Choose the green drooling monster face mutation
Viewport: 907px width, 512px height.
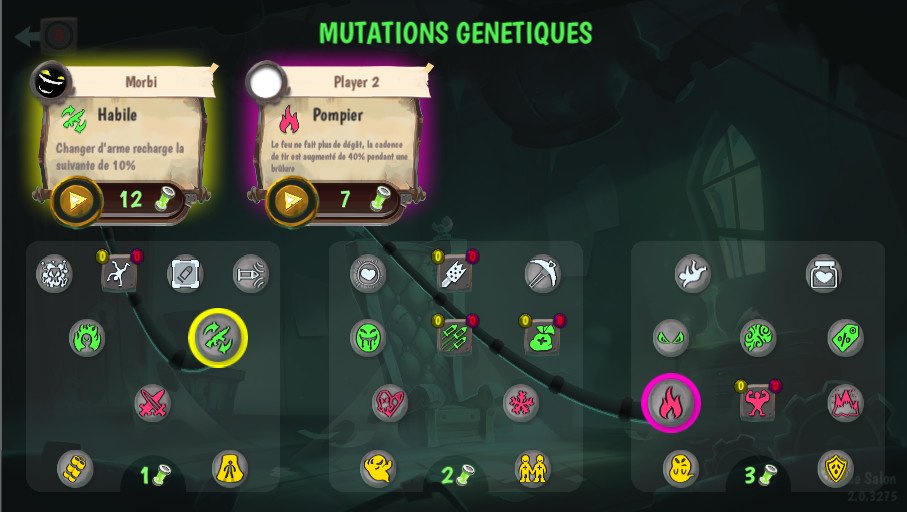[x=367, y=337]
